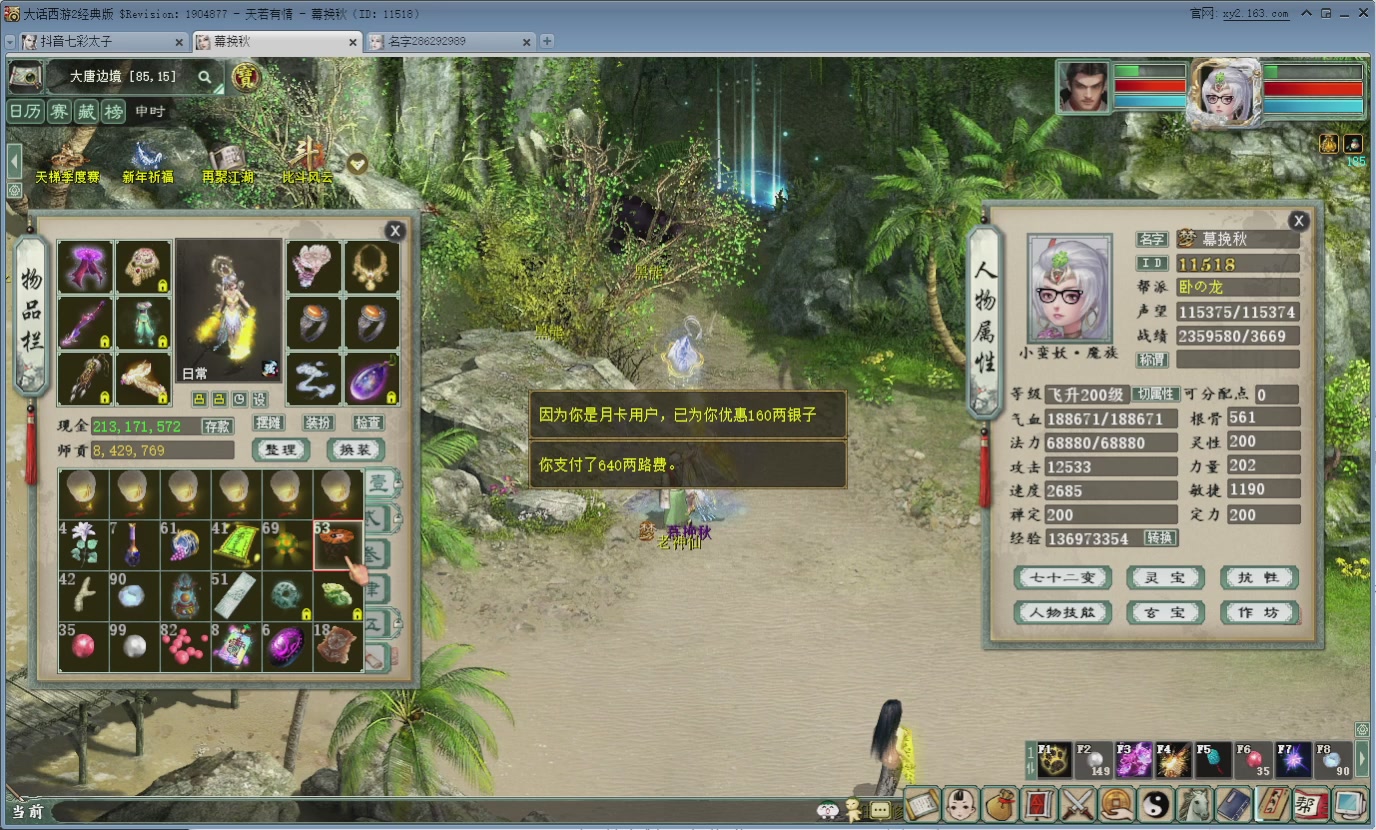Click the 整理 tidy-bag button
The width and height of the screenshot is (1376, 830).
coord(281,450)
